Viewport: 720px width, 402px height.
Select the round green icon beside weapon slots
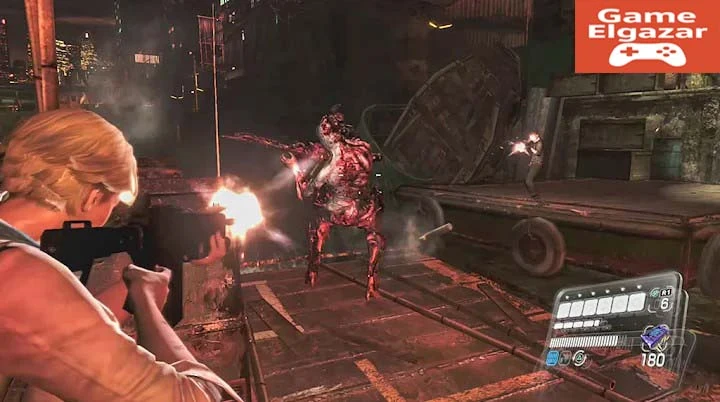coord(580,355)
